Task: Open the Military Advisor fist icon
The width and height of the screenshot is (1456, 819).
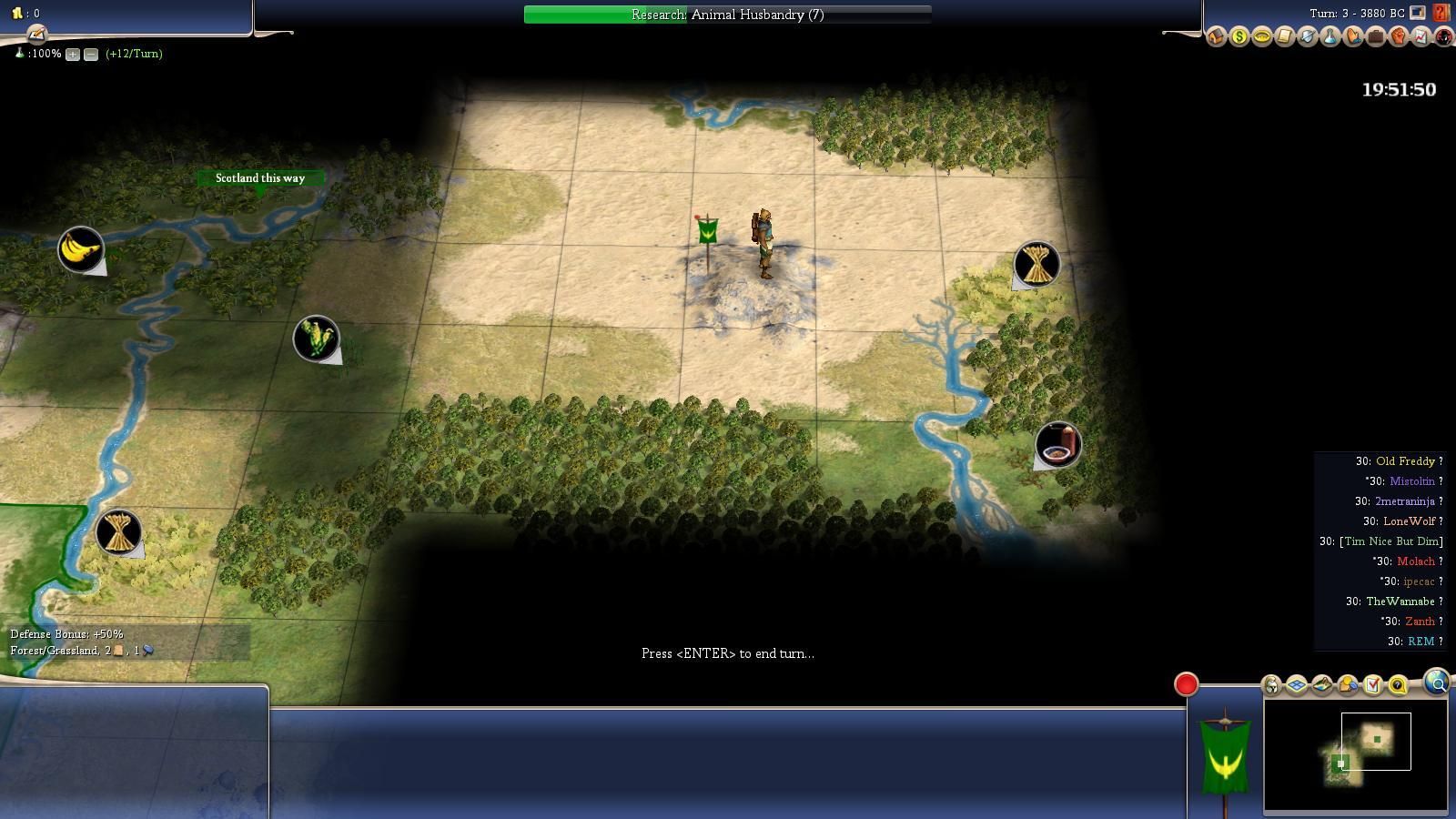Action: click(1398, 37)
